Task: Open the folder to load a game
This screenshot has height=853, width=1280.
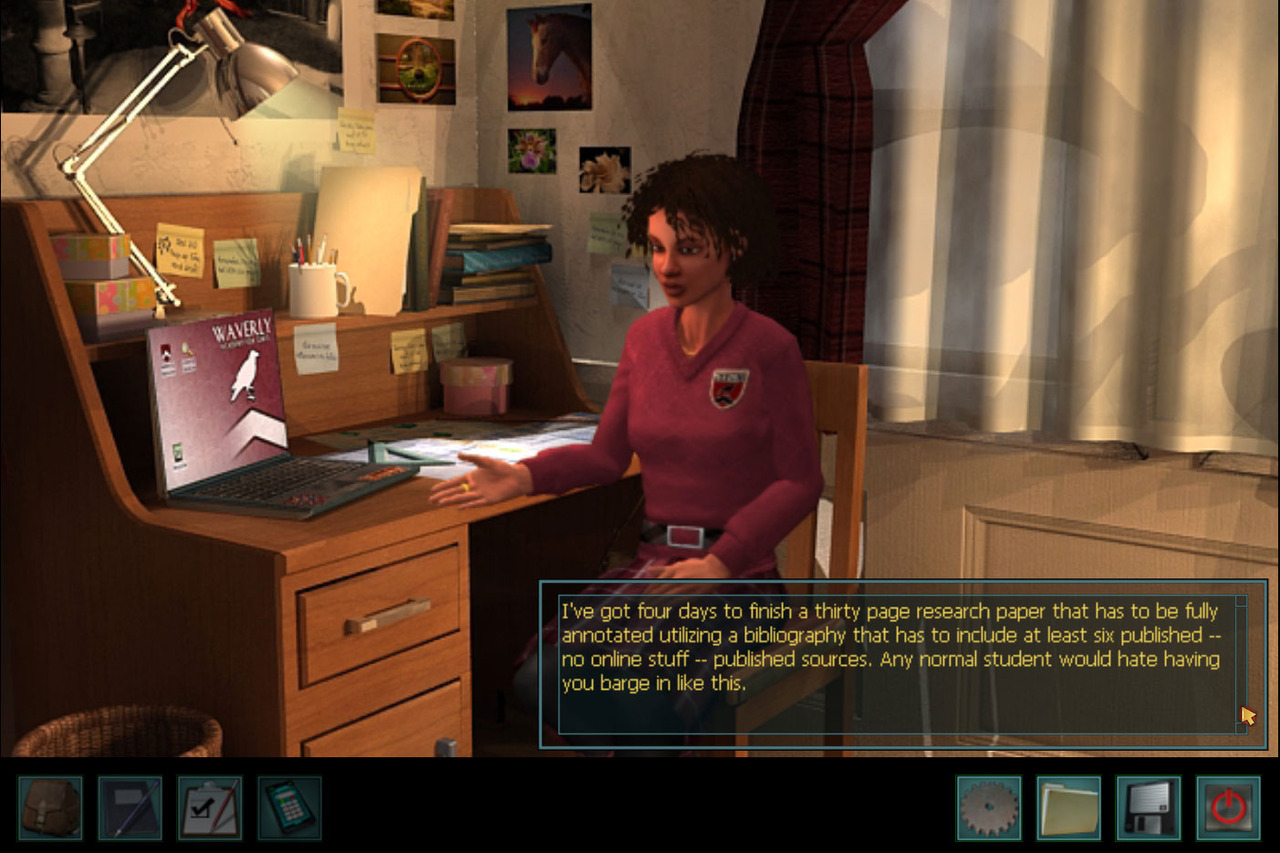Action: pos(1069,808)
